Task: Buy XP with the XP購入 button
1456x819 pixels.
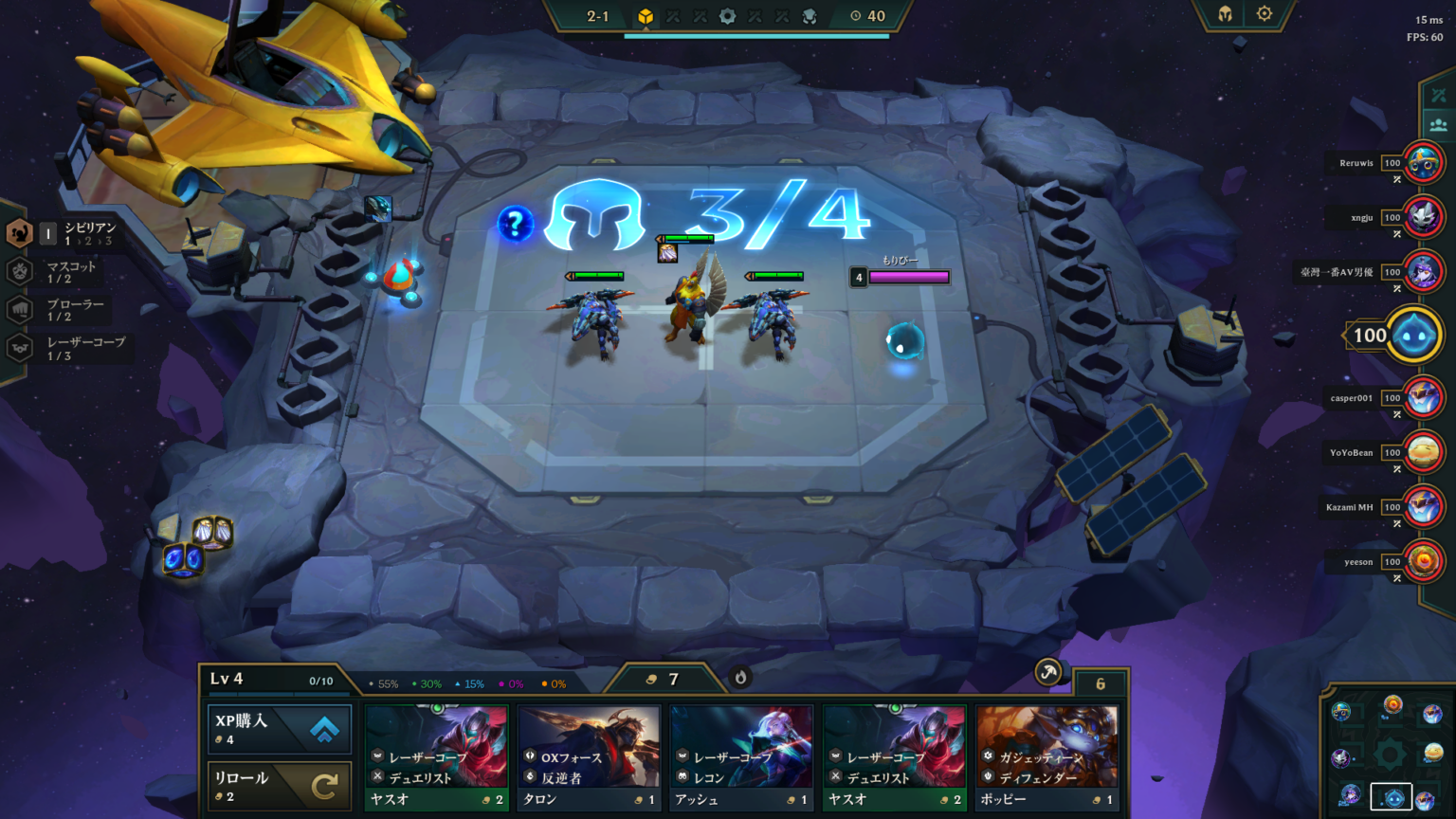Action: 280,729
